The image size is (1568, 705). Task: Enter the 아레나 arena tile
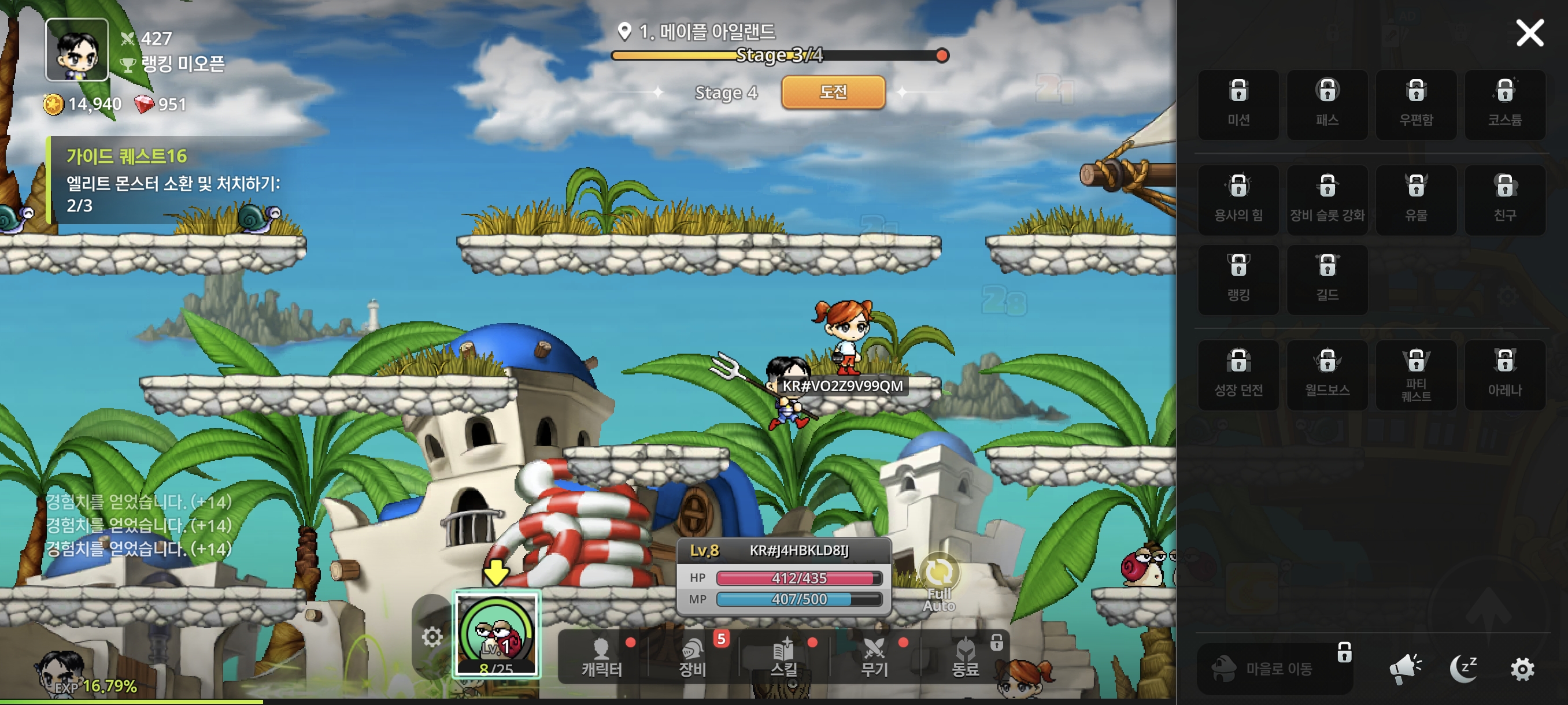point(1505,374)
